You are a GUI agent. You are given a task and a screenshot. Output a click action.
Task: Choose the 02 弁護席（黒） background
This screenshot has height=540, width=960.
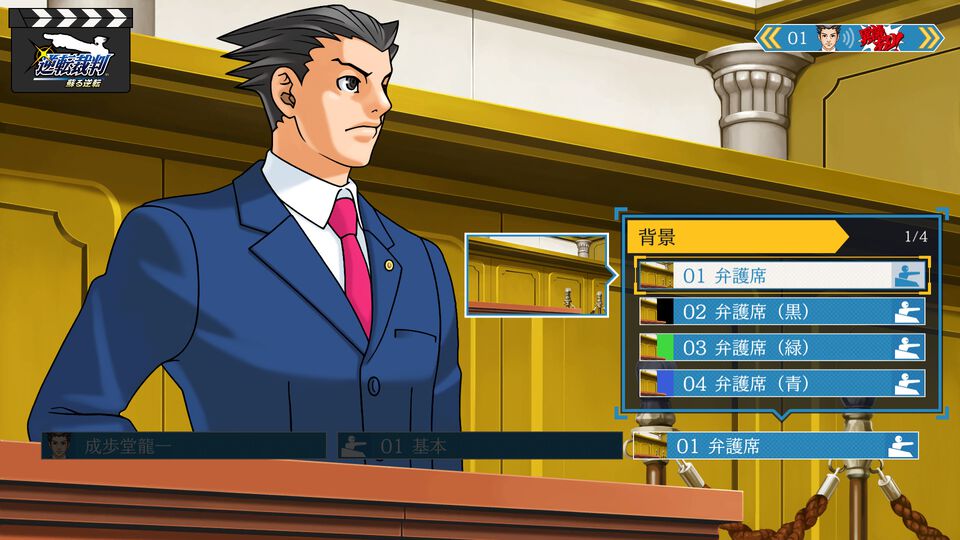(782, 311)
